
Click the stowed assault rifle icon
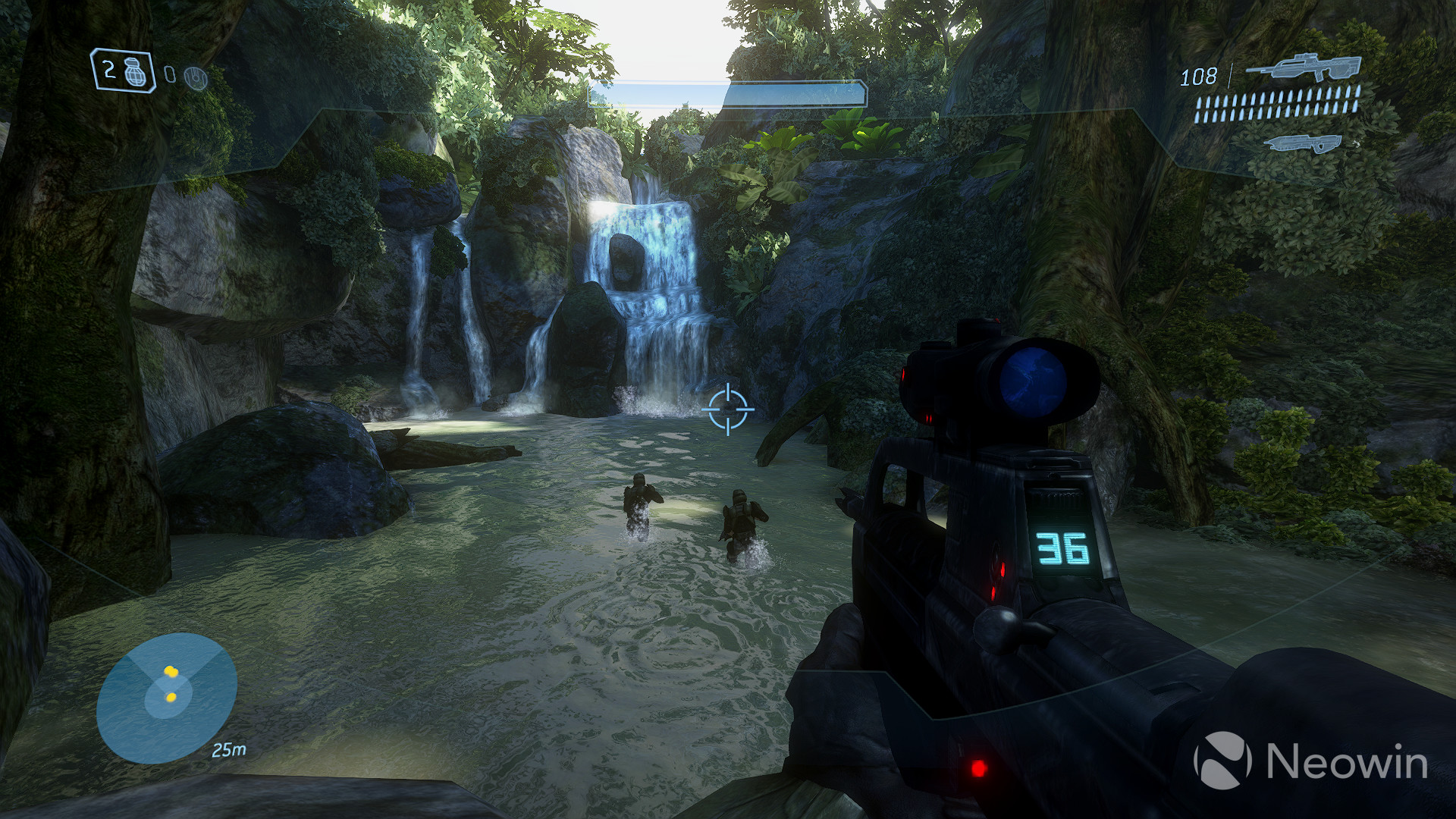click(1304, 144)
